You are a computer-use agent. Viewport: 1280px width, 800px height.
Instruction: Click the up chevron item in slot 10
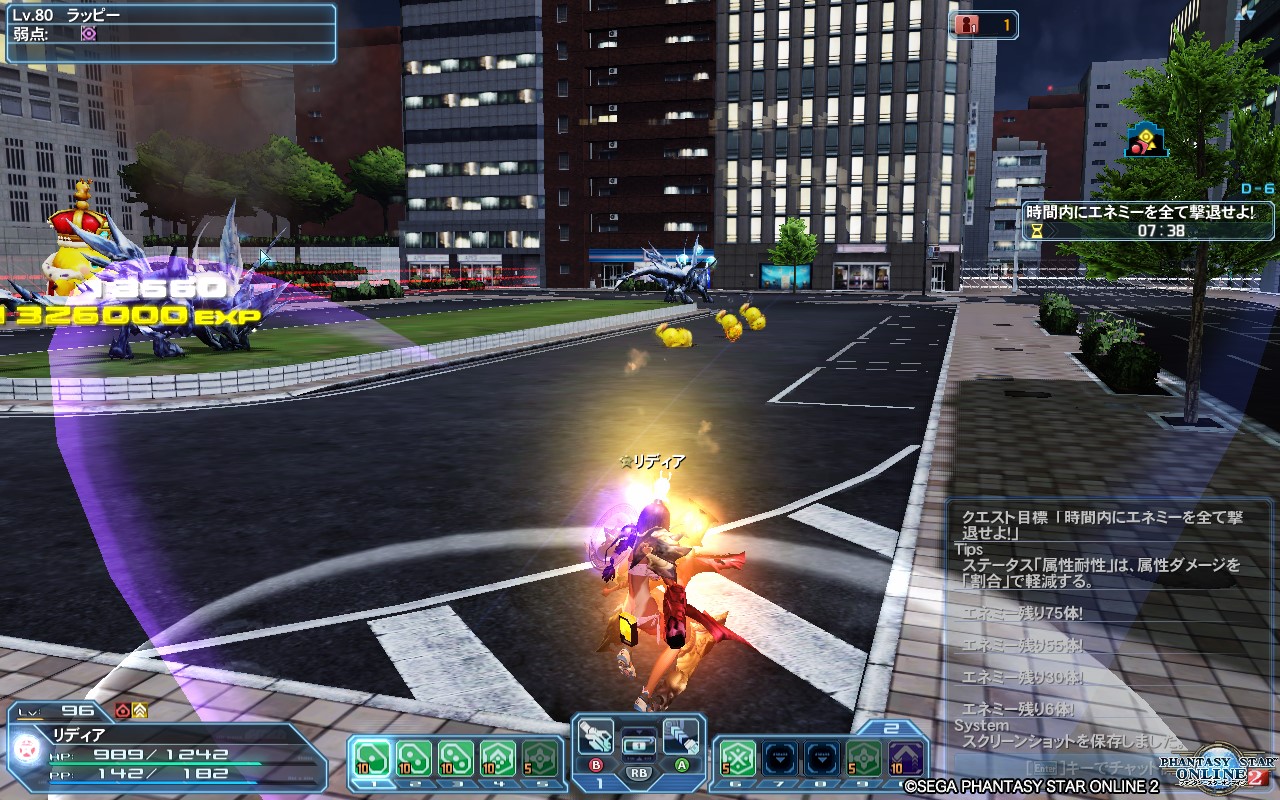click(904, 758)
